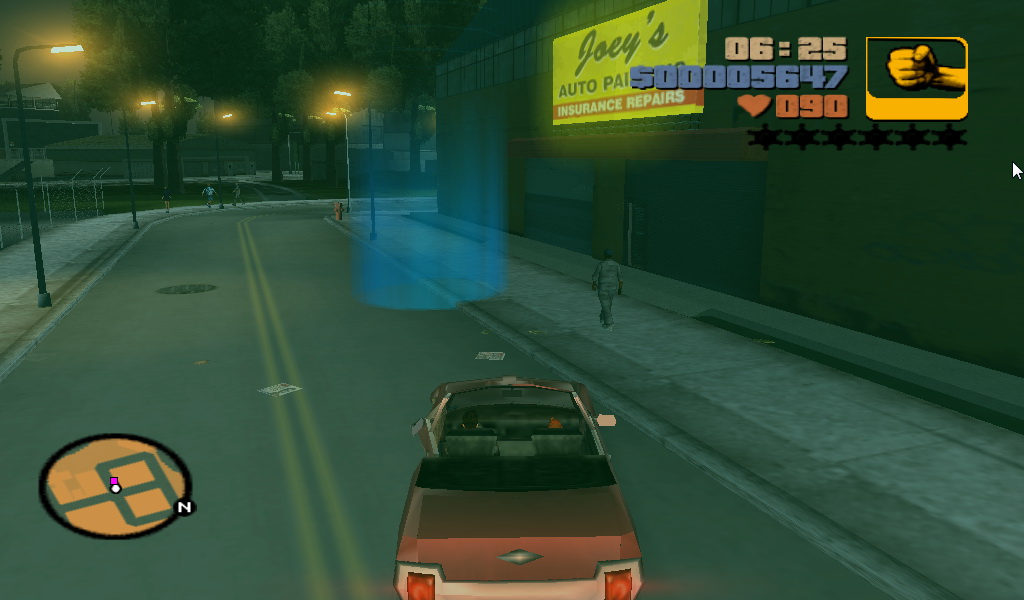Click the pink mission marker on radar
1024x600 pixels.
coord(114,481)
